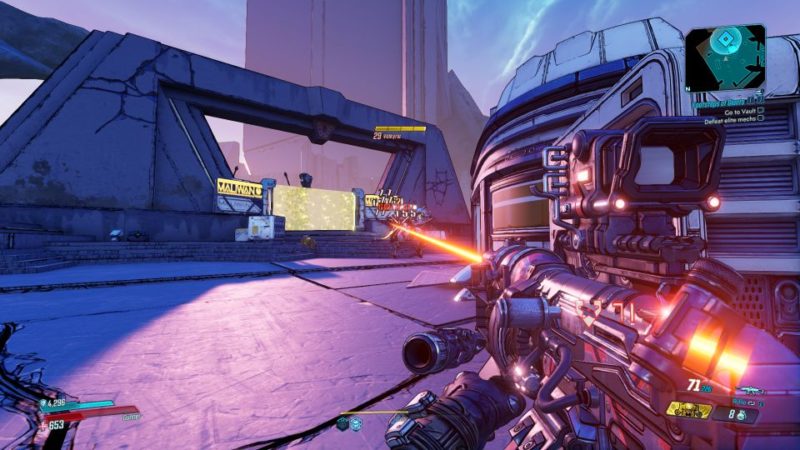
Task: Select the yellow weapon card panel
Action: pyautogui.click(x=689, y=410)
